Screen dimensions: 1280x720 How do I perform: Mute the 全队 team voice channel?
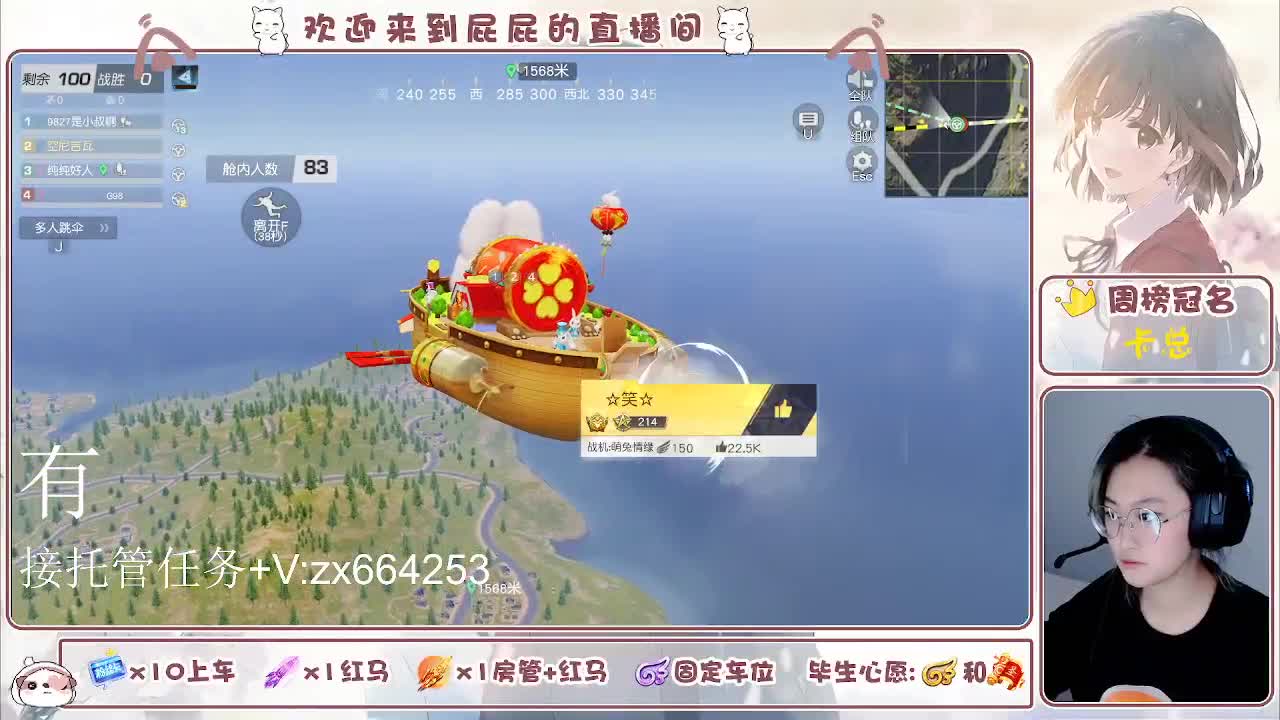coord(862,80)
